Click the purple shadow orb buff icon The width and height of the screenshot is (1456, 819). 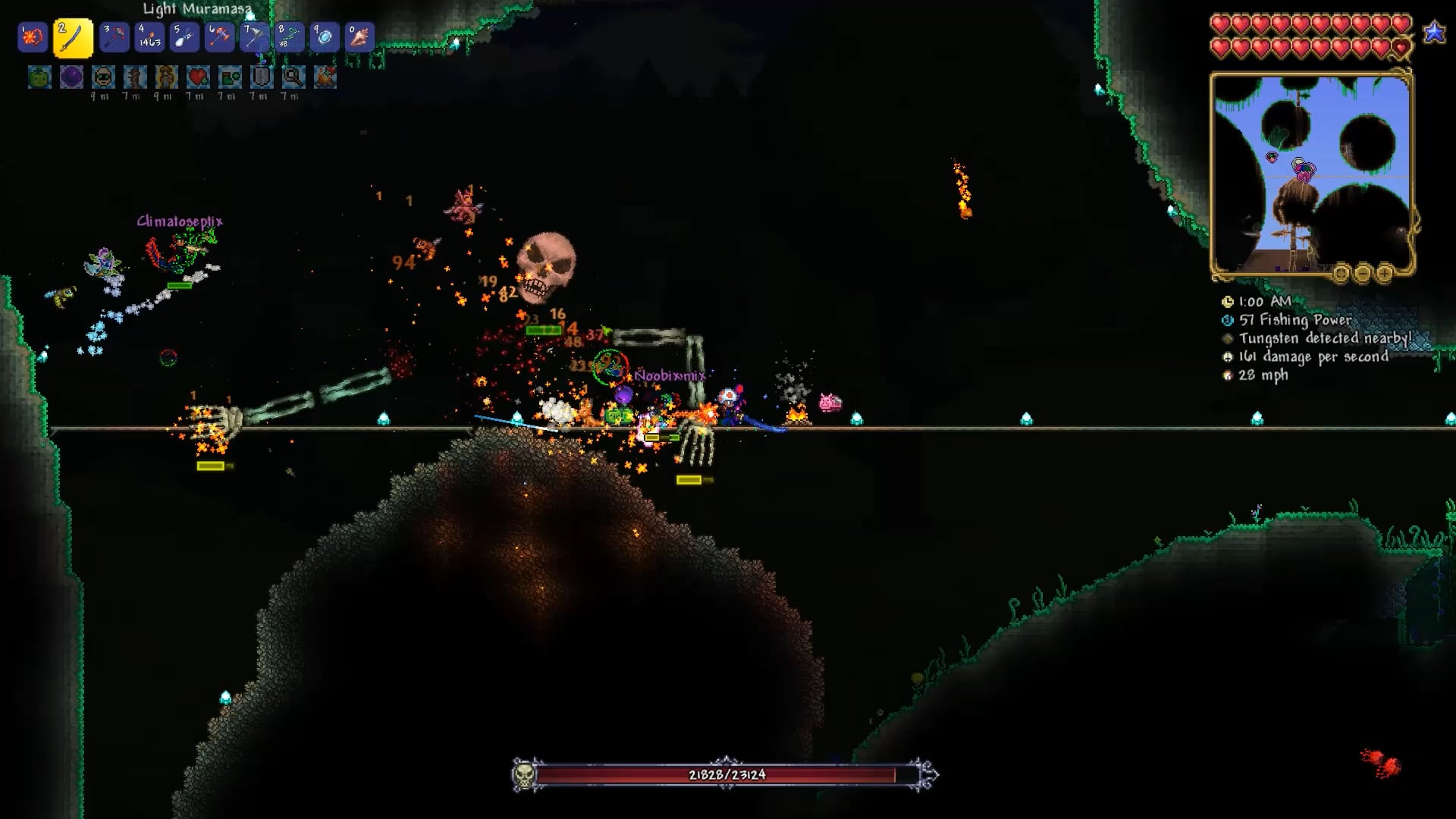pos(71,77)
